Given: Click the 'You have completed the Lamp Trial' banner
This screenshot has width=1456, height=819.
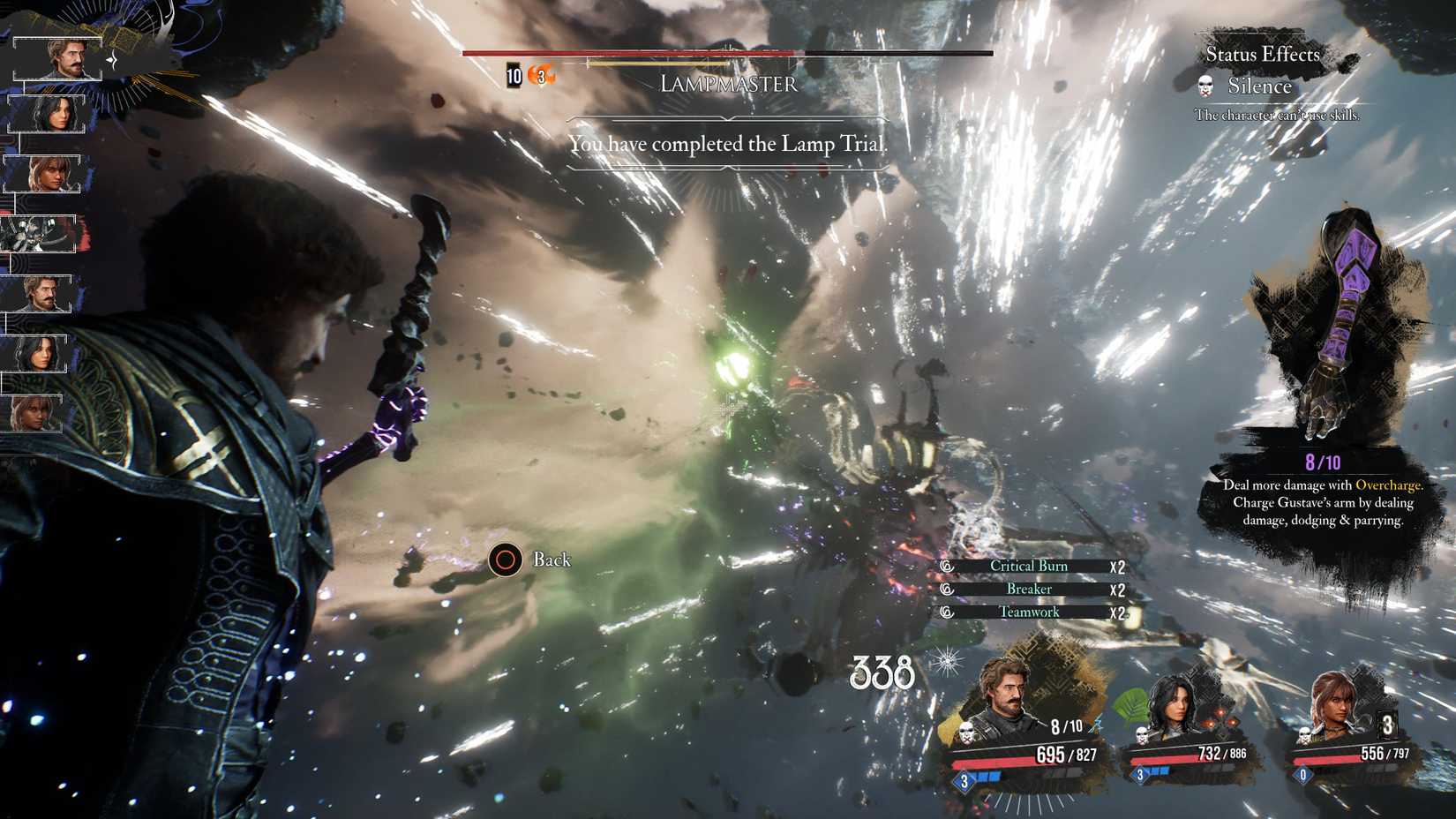Looking at the screenshot, I should (729, 144).
